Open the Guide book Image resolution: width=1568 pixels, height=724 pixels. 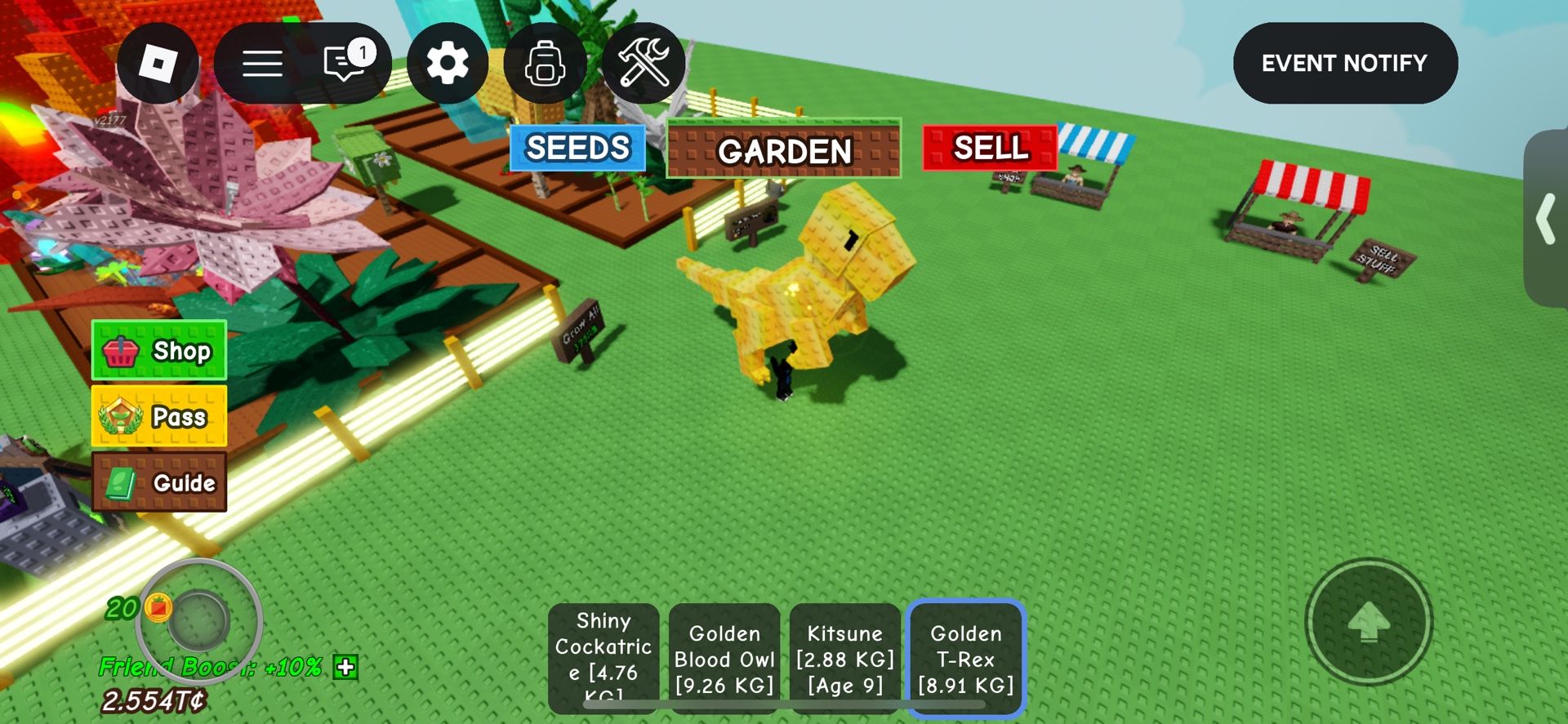158,482
